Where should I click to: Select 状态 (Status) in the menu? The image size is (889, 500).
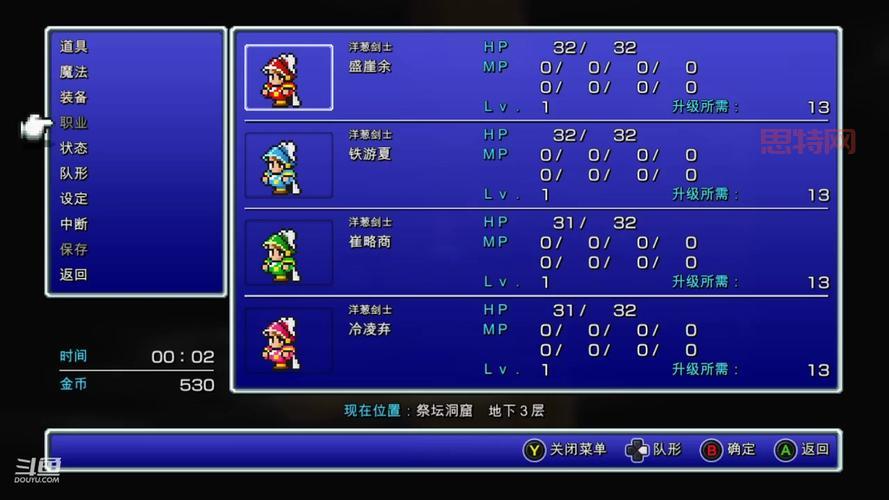pos(74,148)
